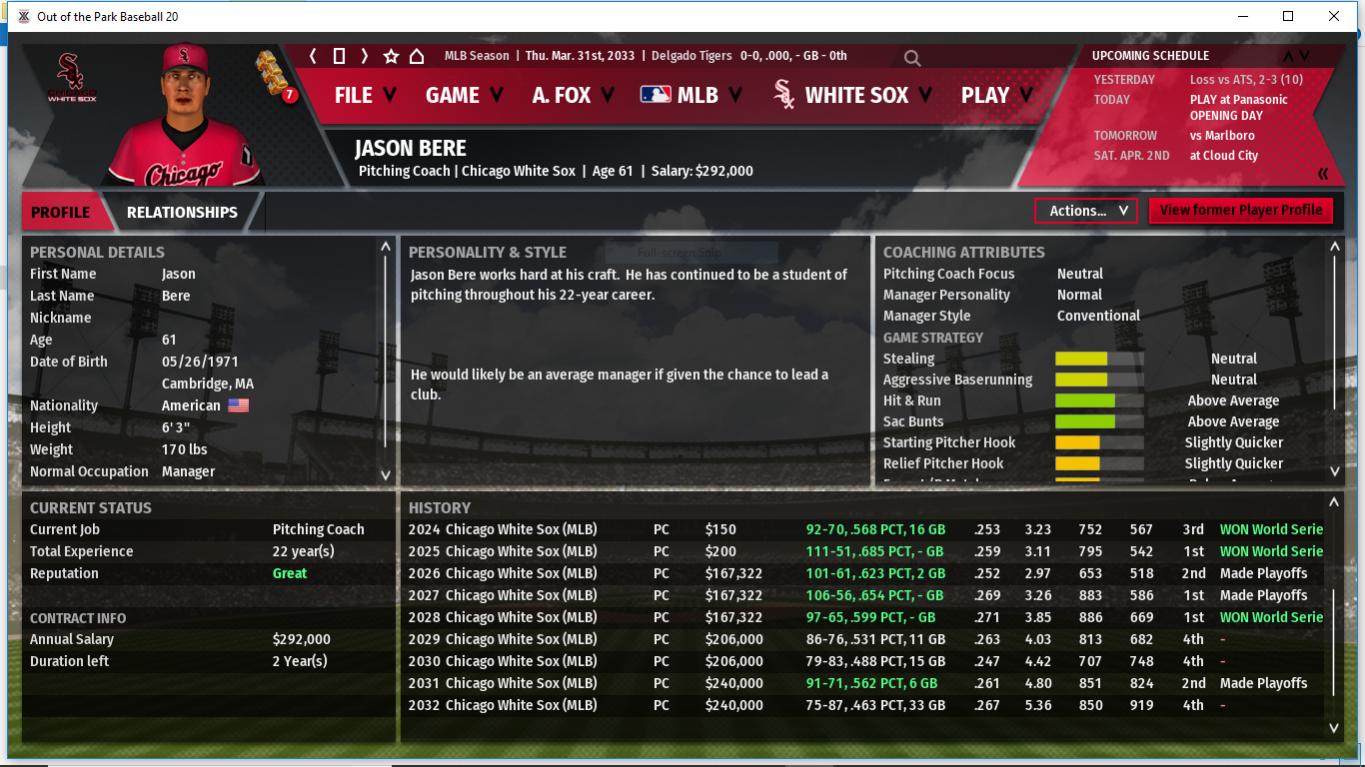Collapse the upcoming schedule panel

[x=1323, y=174]
